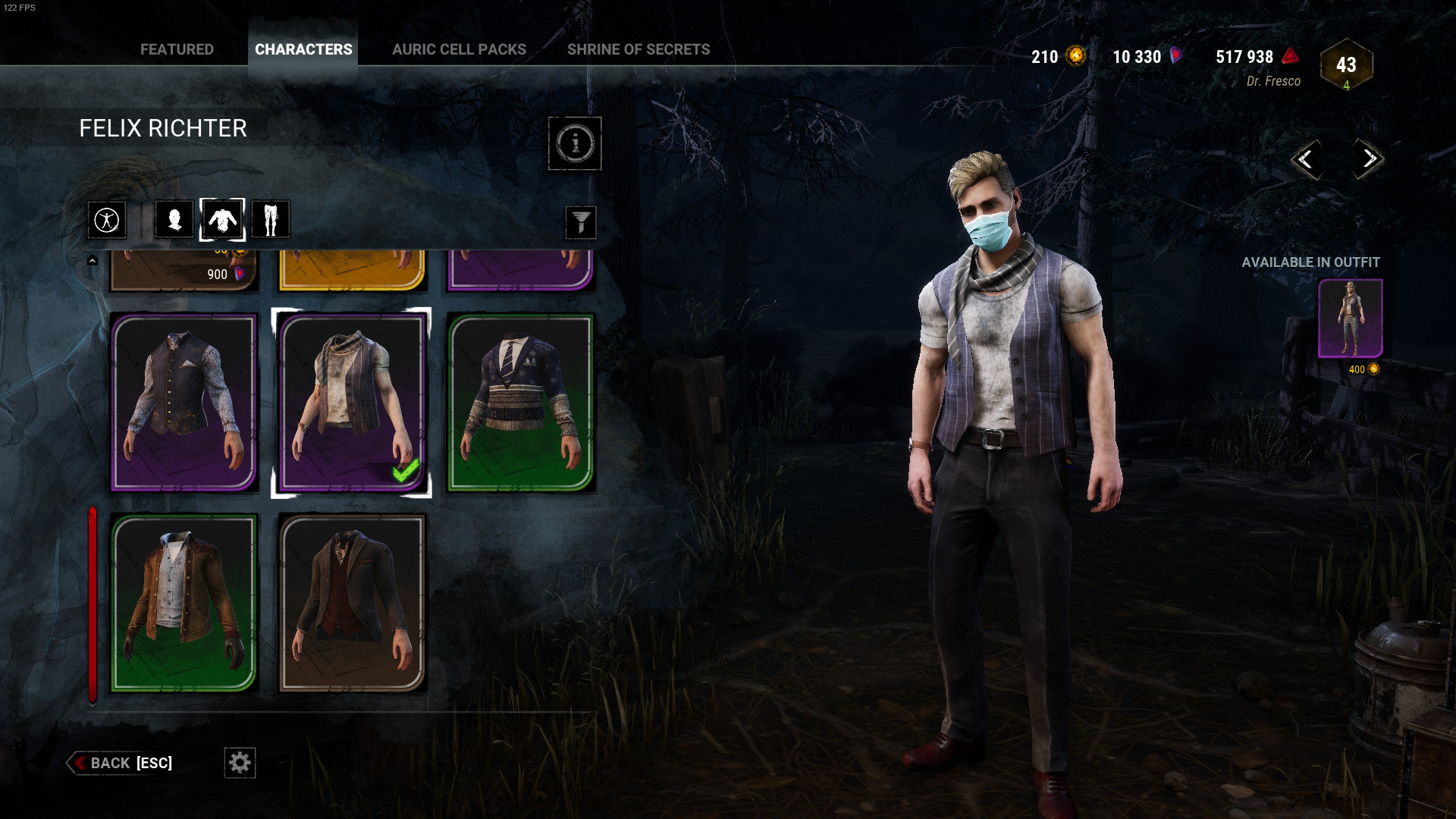Open the settings gear near the Back button
1456x819 pixels.
pos(240,763)
